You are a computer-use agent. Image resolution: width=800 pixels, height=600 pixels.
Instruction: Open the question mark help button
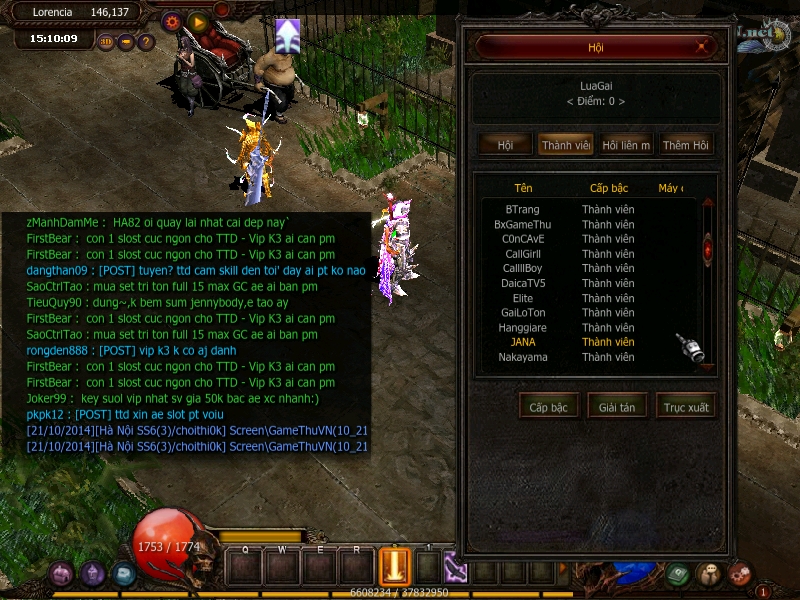(x=146, y=42)
